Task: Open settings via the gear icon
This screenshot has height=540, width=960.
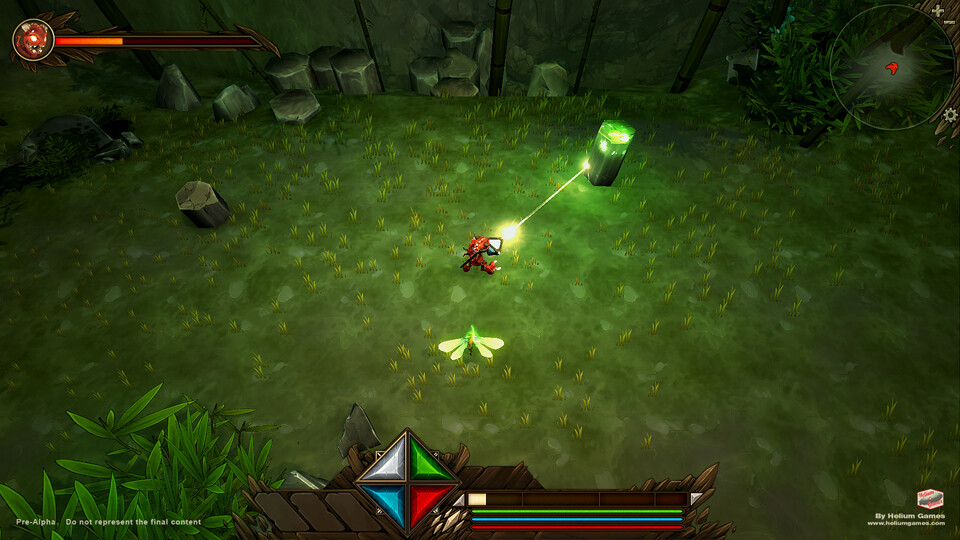Action: (950, 115)
